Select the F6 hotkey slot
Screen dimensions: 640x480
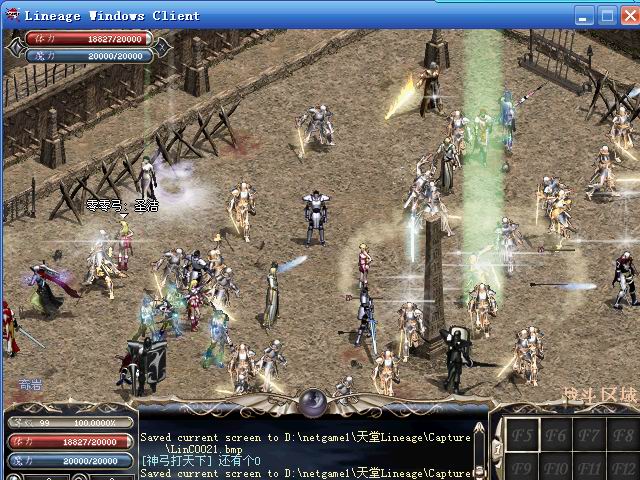coord(556,436)
